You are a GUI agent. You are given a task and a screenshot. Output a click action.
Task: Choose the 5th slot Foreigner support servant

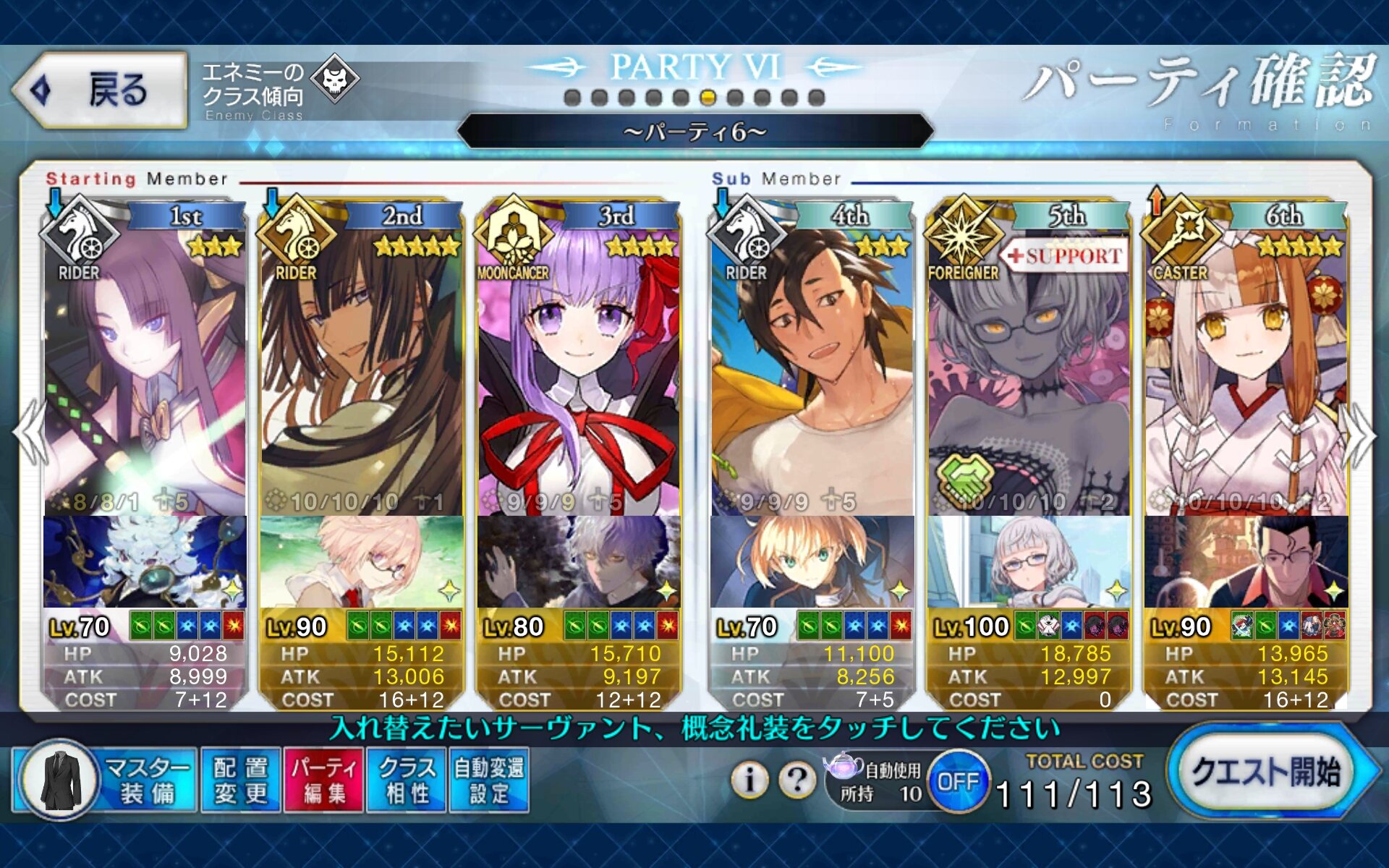(1029, 362)
